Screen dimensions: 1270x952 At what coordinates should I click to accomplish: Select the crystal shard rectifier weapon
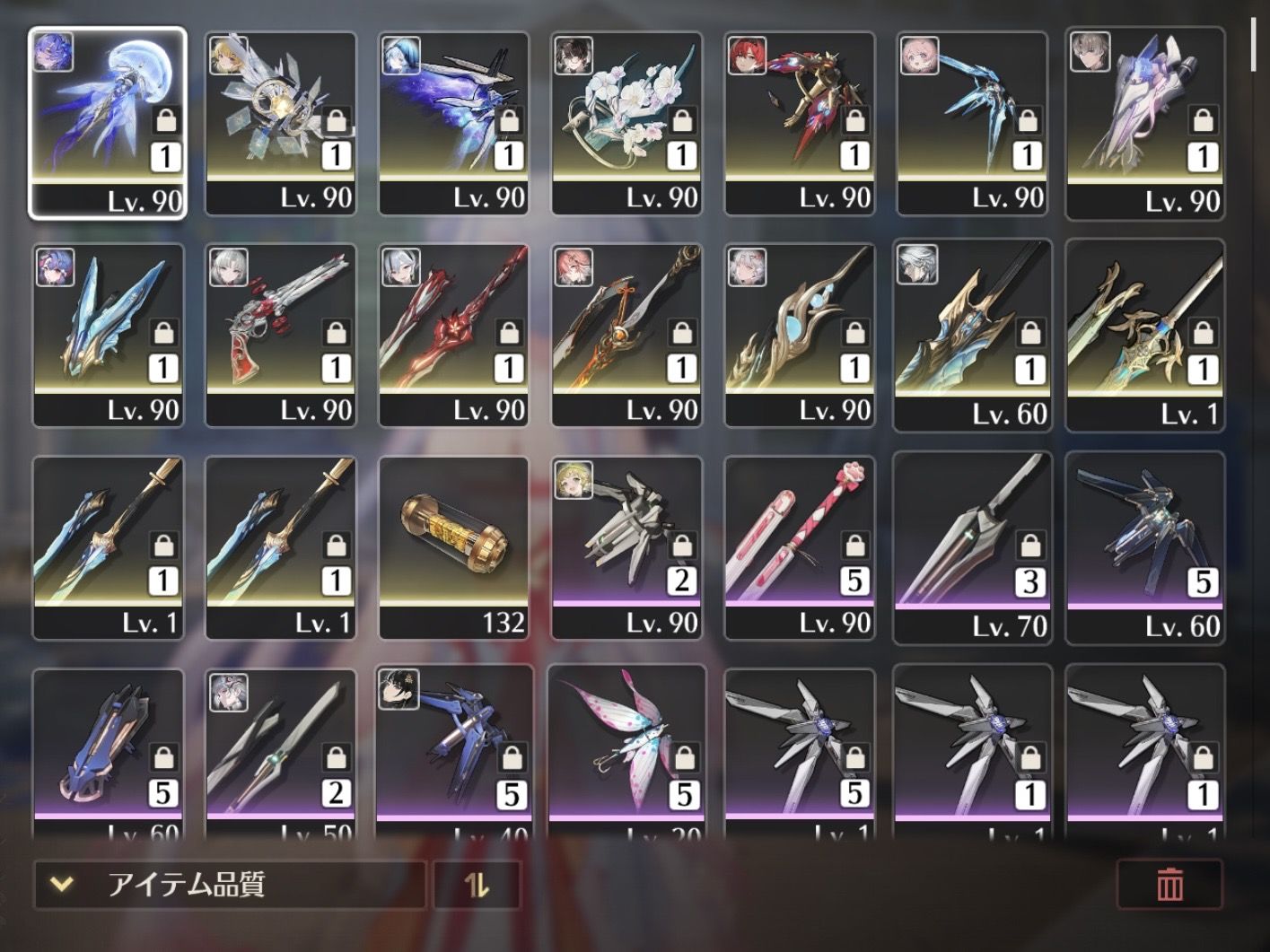click(x=280, y=122)
